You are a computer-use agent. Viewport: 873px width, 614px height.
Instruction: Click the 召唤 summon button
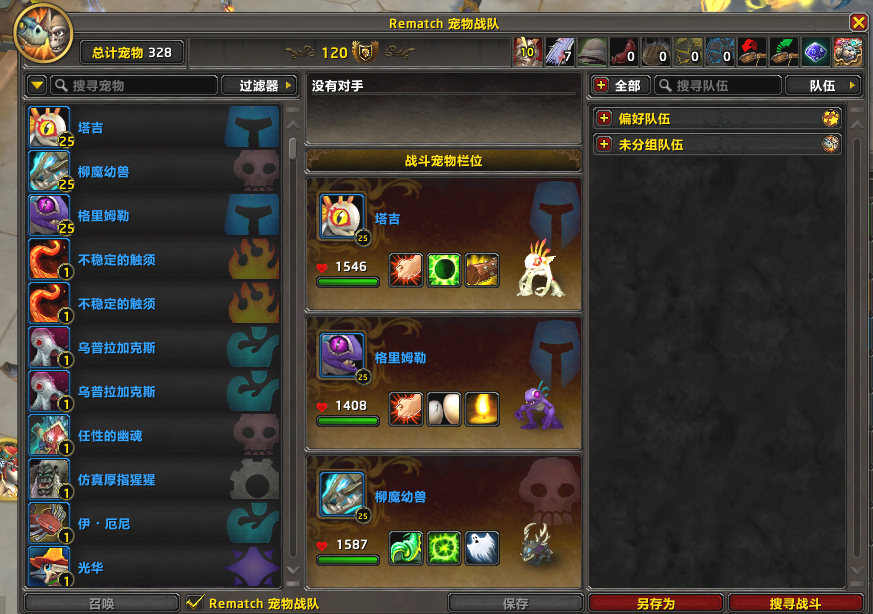point(102,604)
